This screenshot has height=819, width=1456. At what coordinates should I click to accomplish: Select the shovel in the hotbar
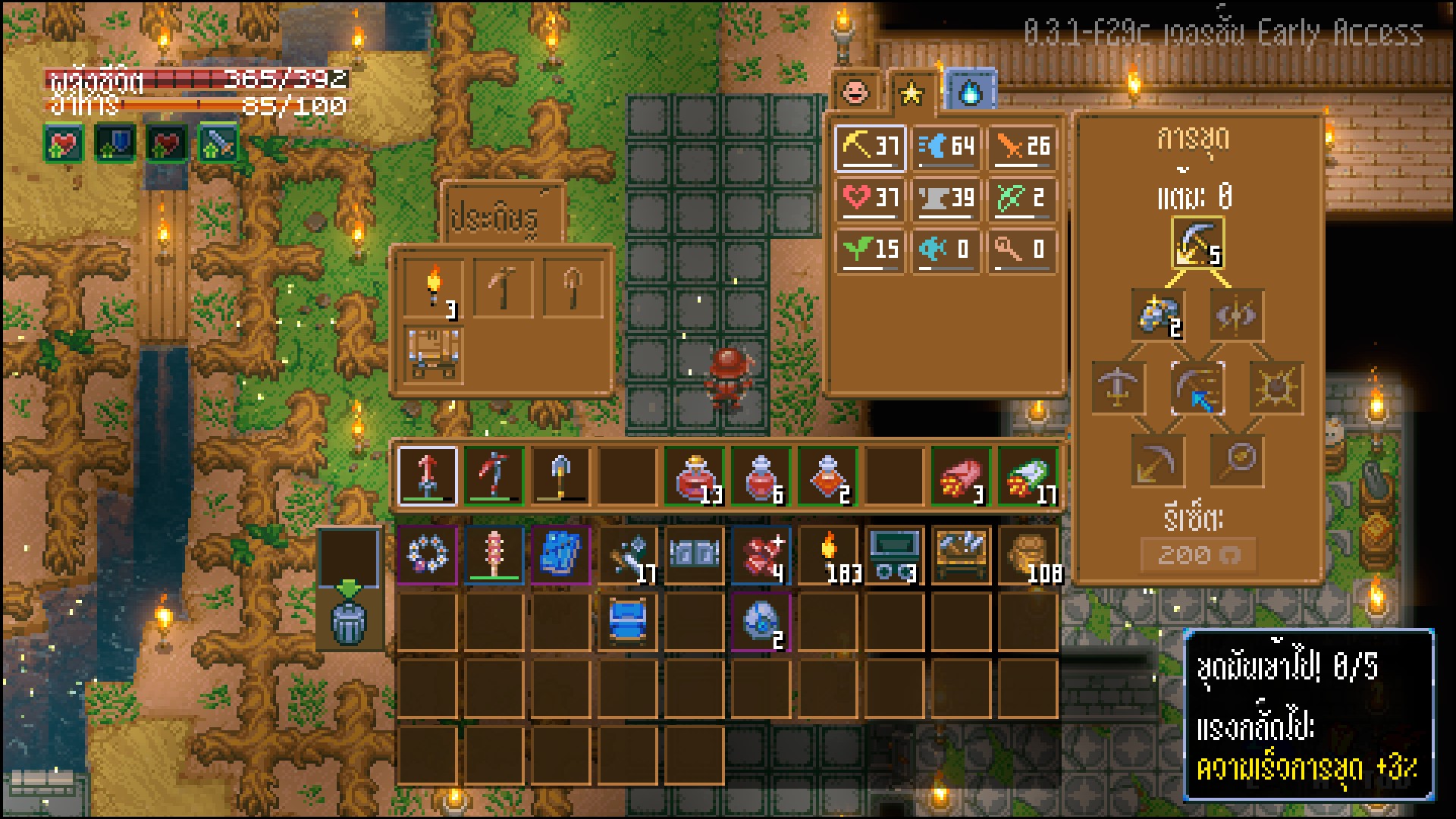pos(560,475)
